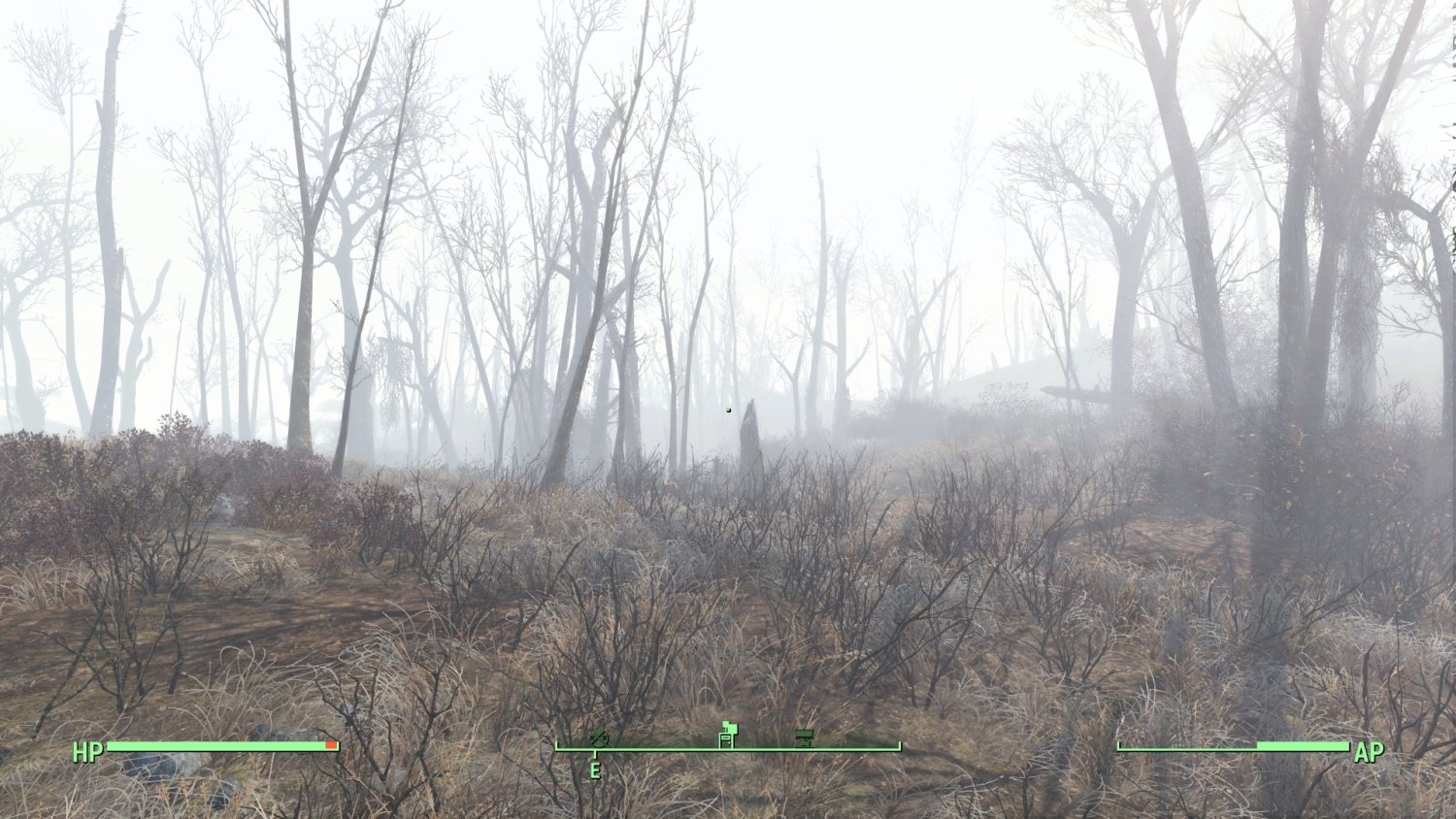Click the red damage segment of the HP bar

click(333, 744)
